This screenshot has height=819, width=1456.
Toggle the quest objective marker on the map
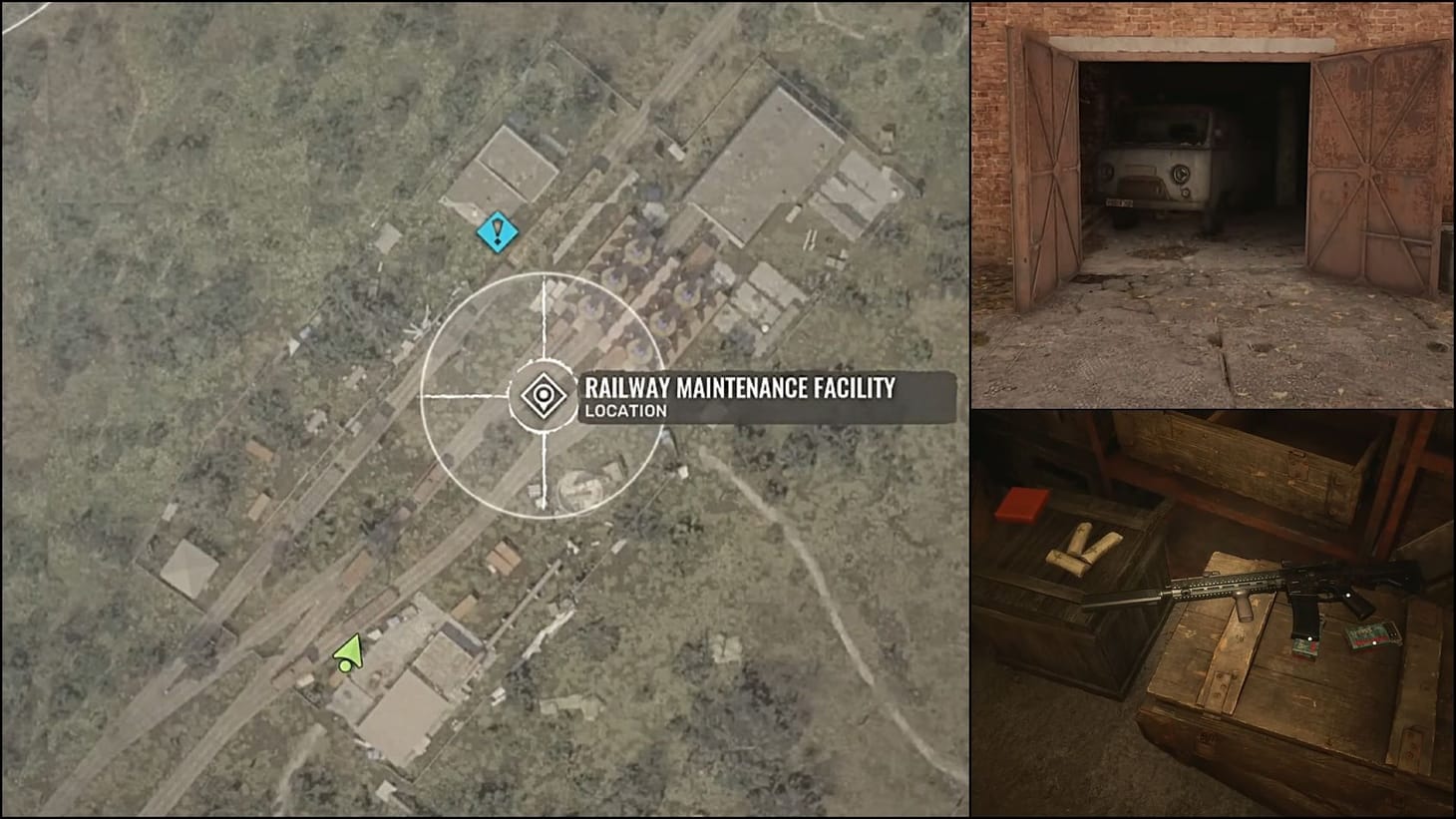click(496, 233)
